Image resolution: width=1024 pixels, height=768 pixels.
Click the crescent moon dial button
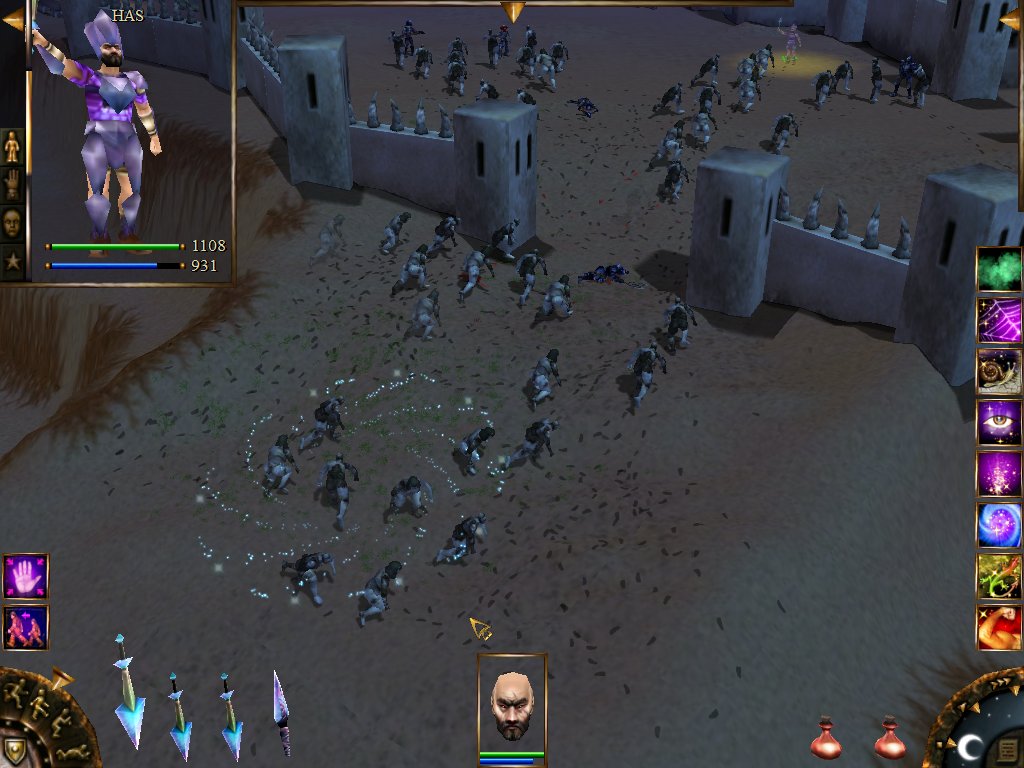(970, 746)
